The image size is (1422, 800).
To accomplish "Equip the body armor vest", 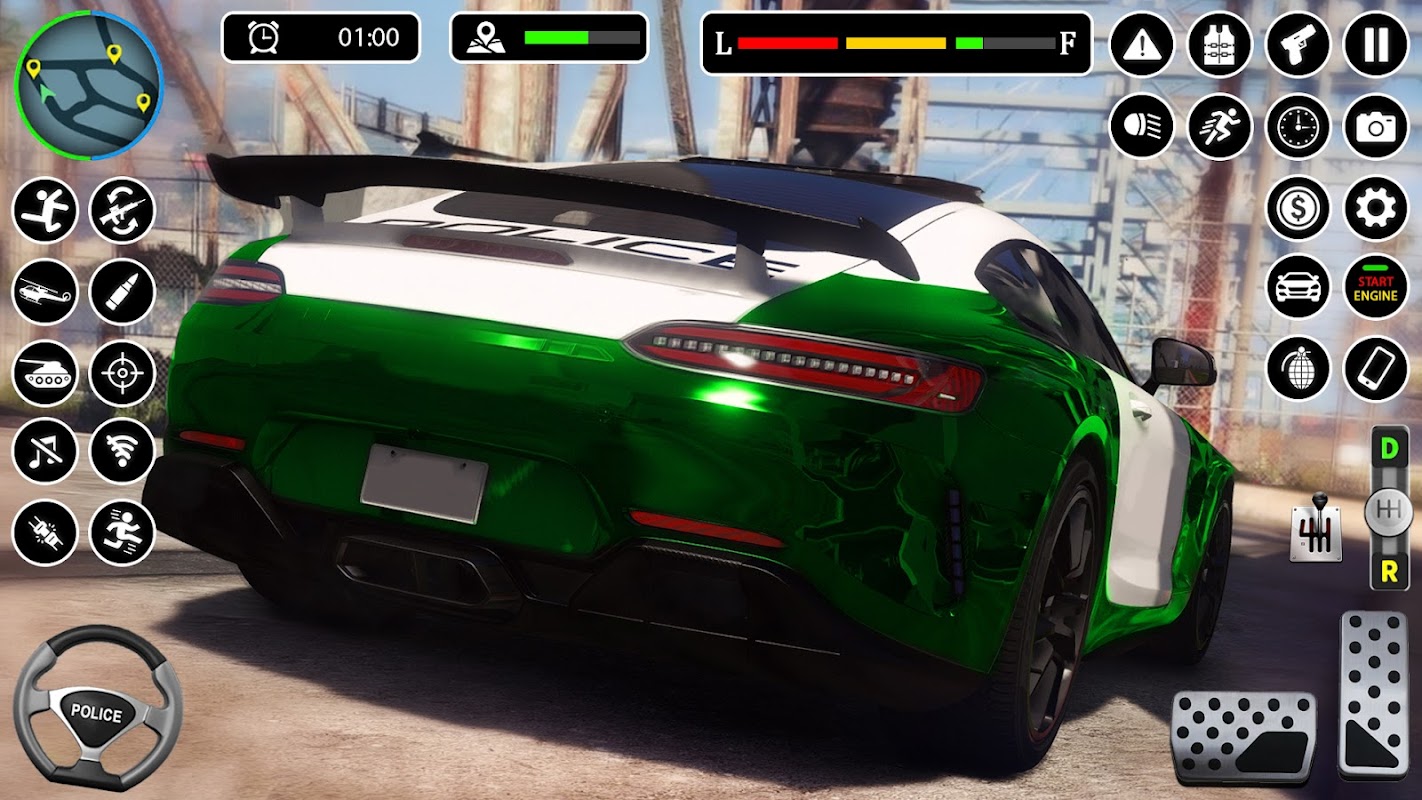I will point(1219,45).
